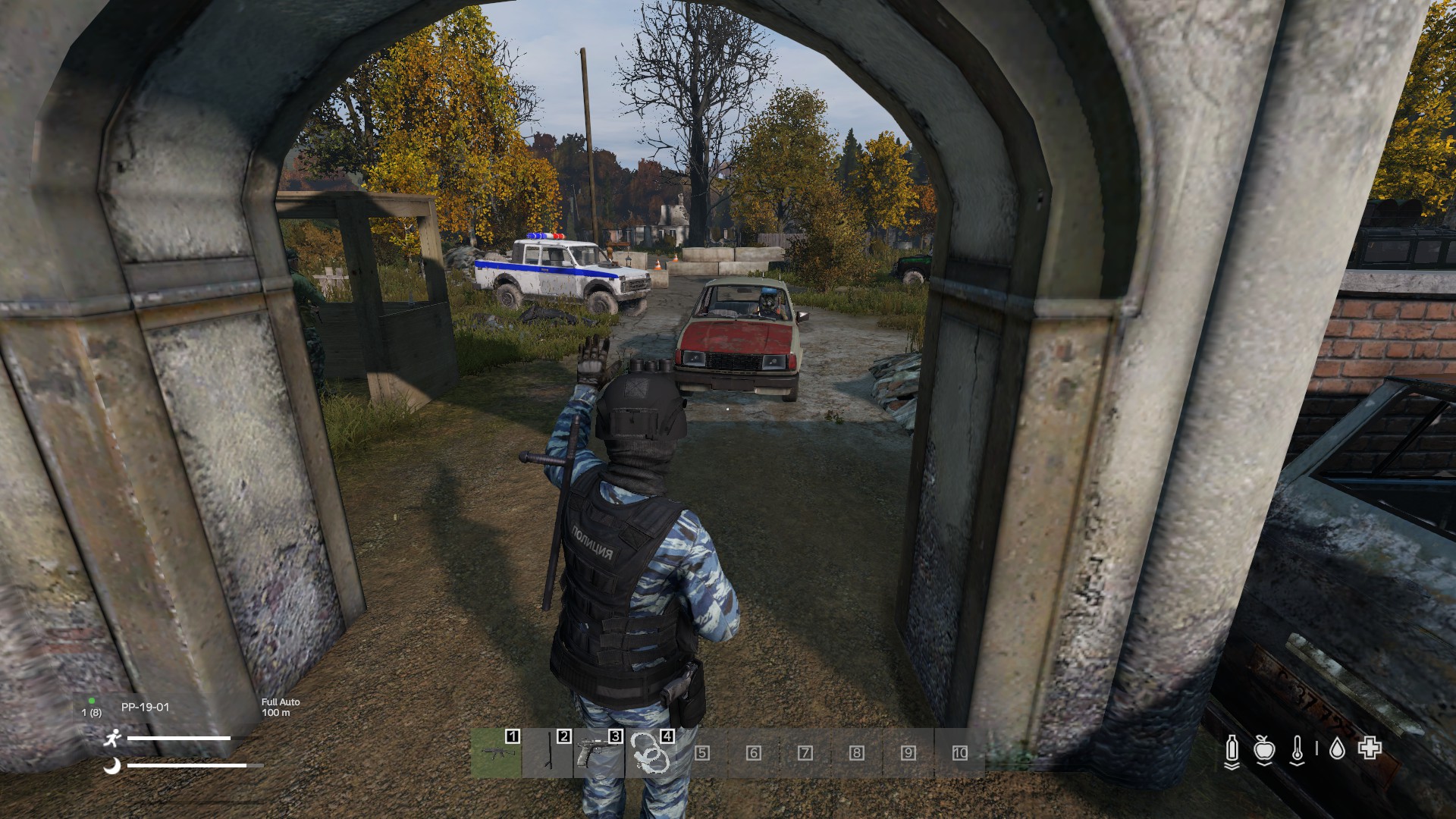Viewport: 1456px width, 819px height.
Task: Click empty hotbar slot number 10
Action: pyautogui.click(x=959, y=753)
